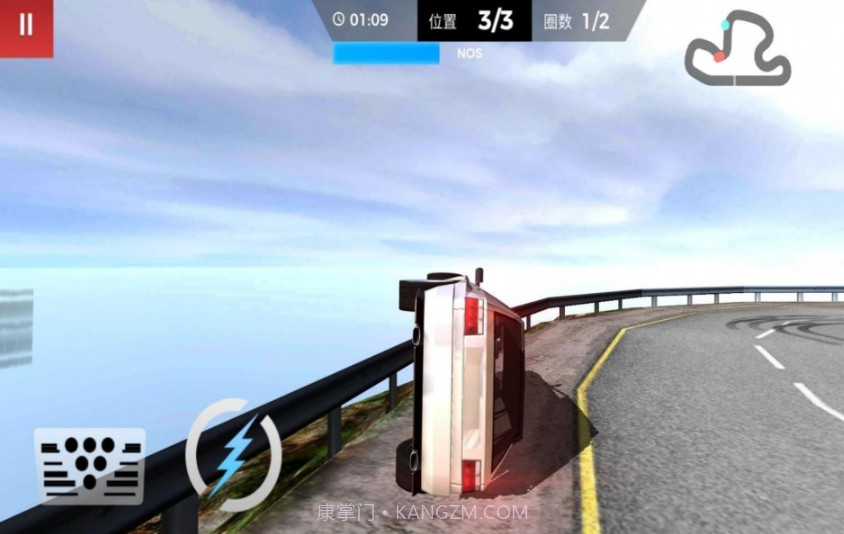Activate the lightning bolt nitro boost
The height and width of the screenshot is (534, 844).
232,456
